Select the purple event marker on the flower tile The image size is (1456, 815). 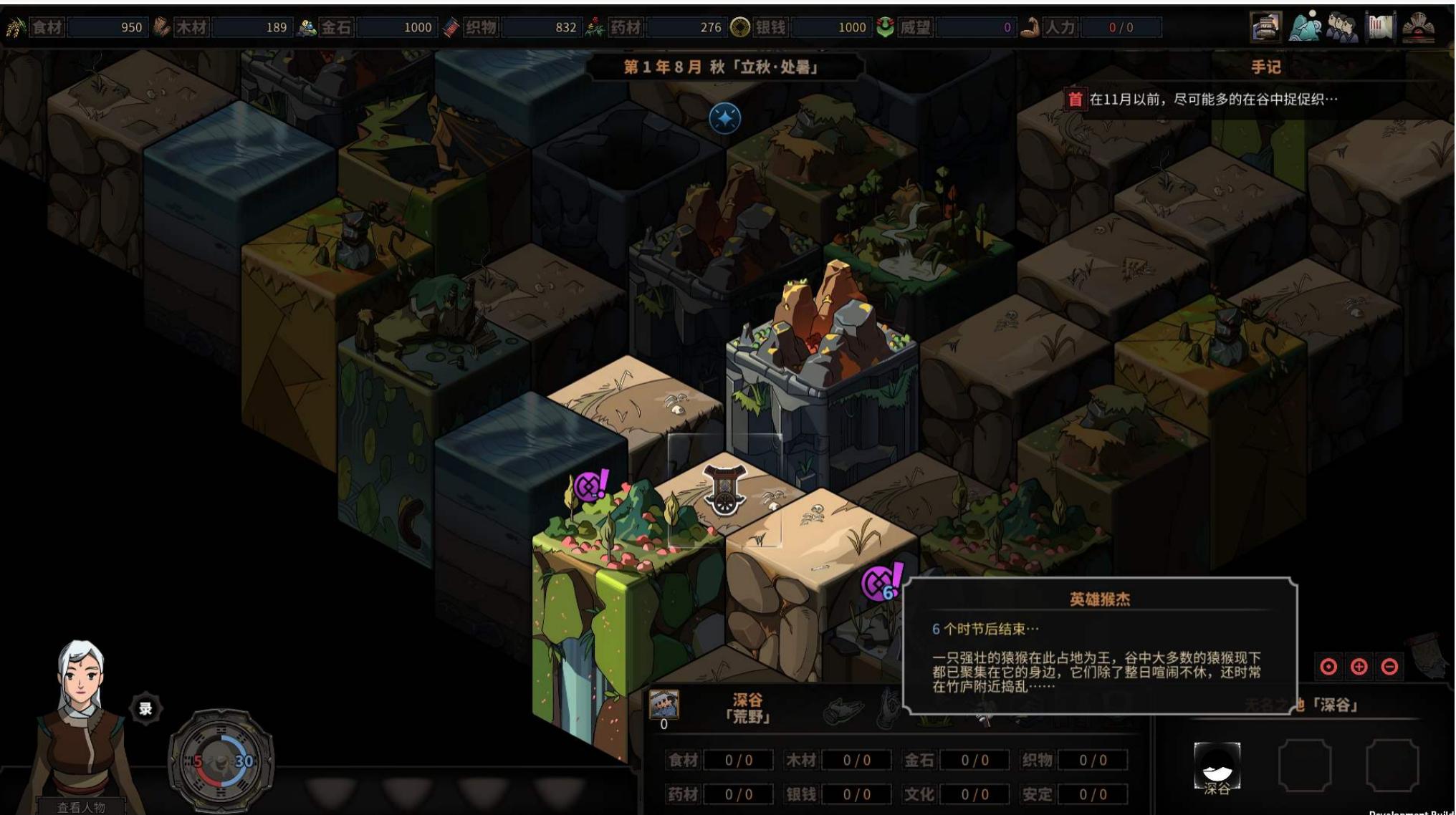coord(590,487)
